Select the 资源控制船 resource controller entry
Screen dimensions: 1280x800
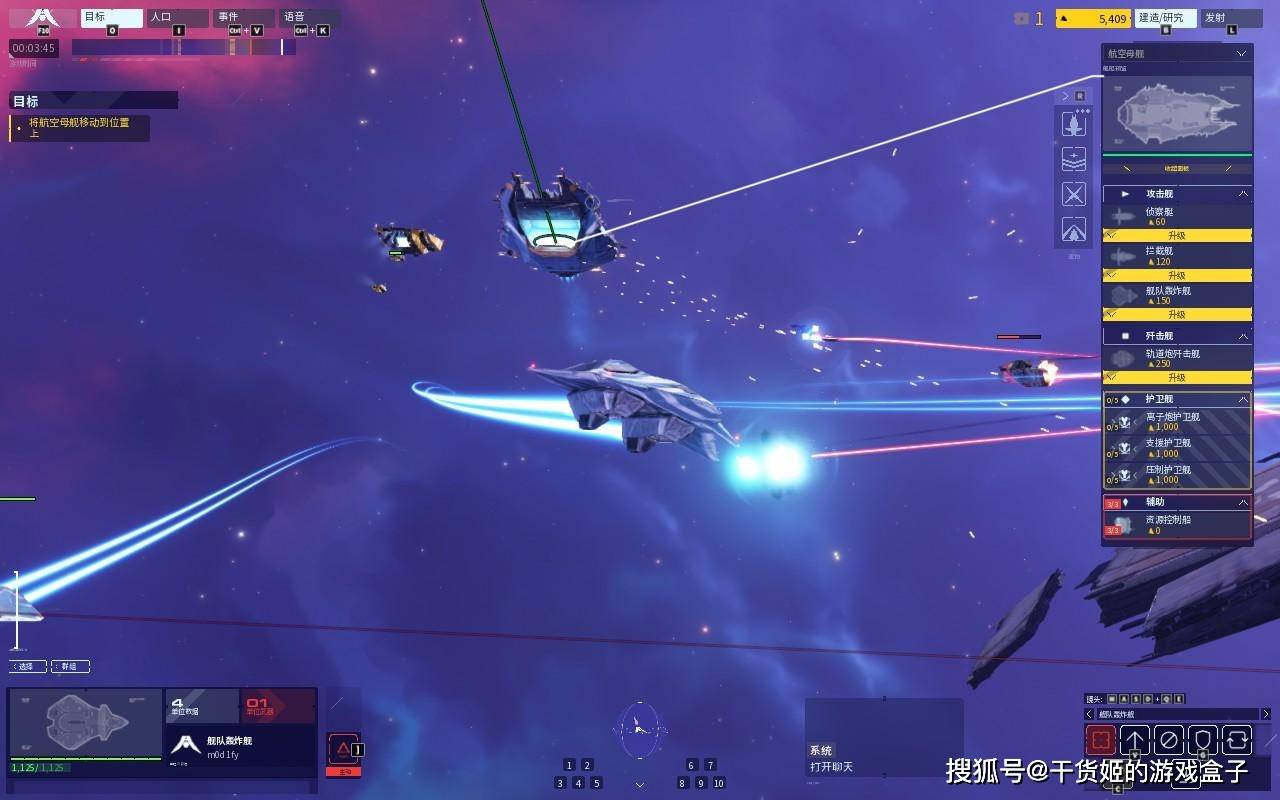1177,524
